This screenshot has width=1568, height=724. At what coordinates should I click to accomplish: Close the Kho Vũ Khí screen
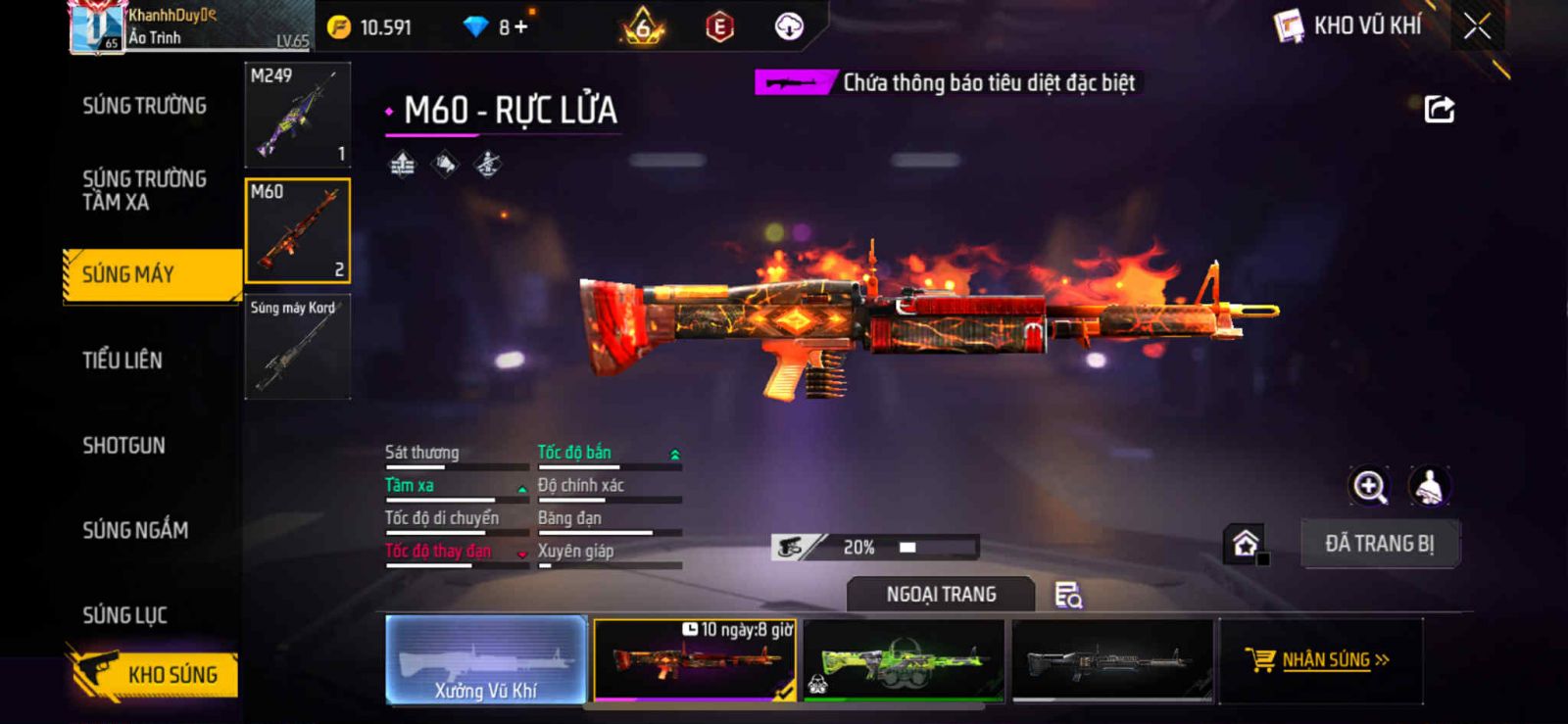[1477, 26]
